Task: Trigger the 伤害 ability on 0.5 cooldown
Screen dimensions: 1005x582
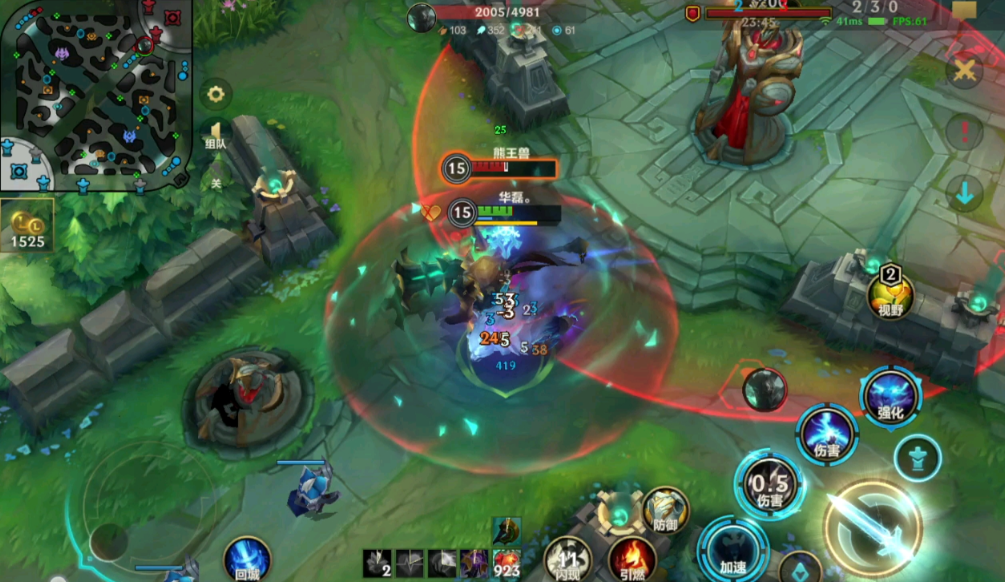Action: point(769,485)
